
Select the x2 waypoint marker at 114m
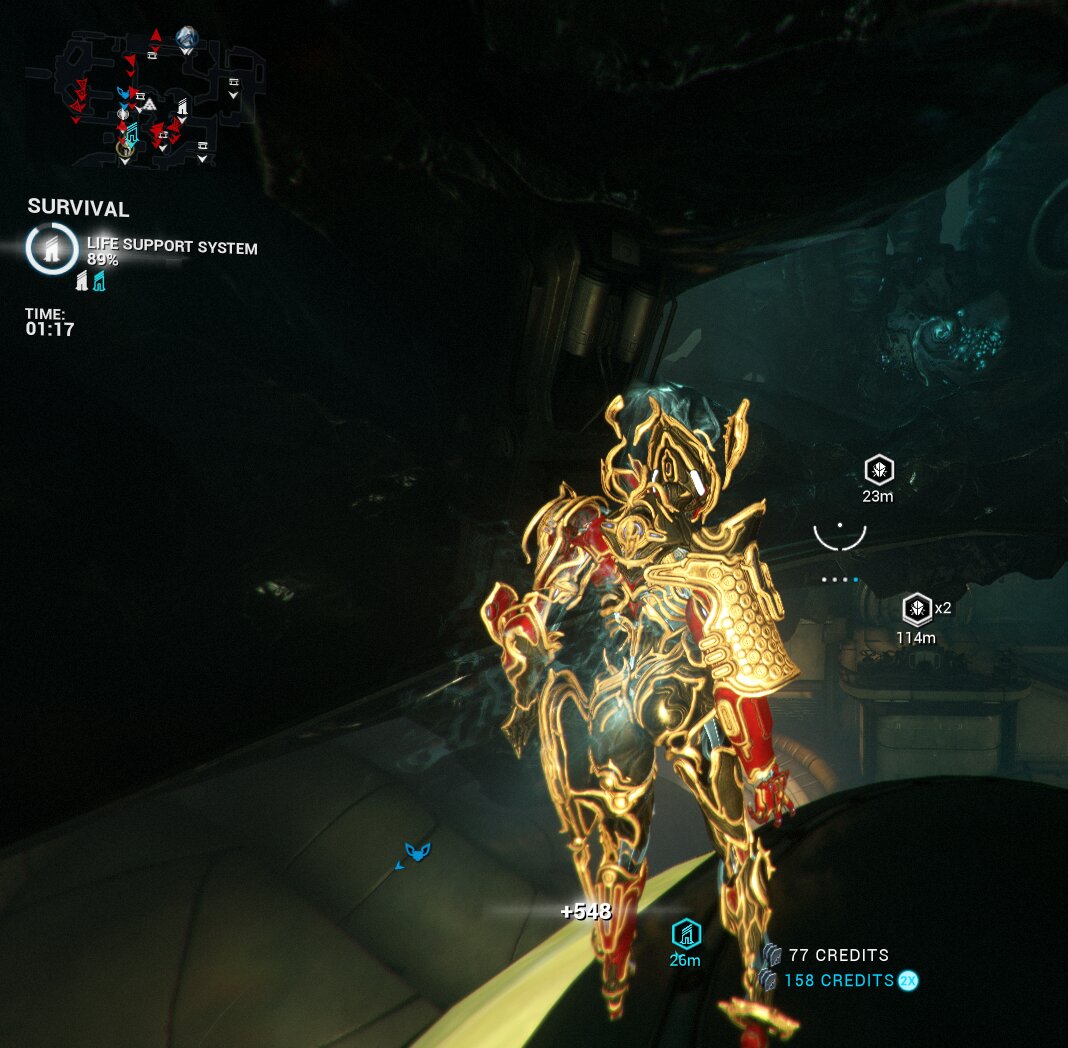tap(916, 608)
